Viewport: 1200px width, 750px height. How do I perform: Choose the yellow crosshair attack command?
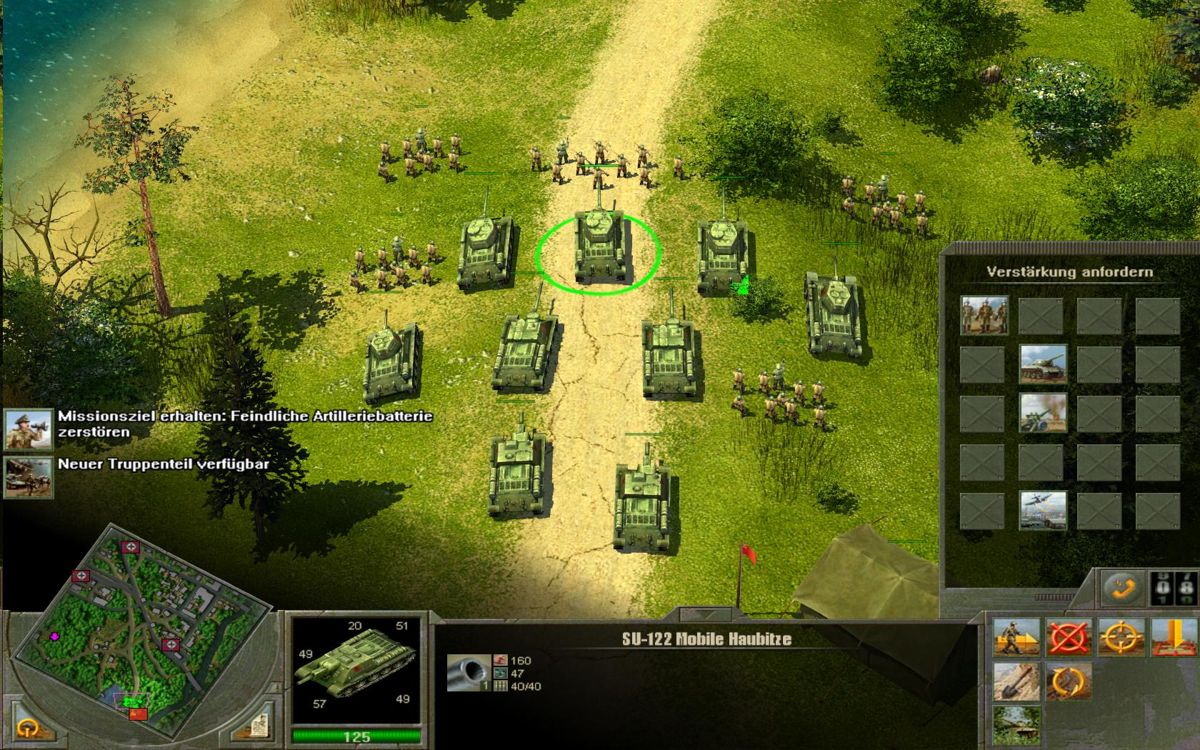point(1121,637)
